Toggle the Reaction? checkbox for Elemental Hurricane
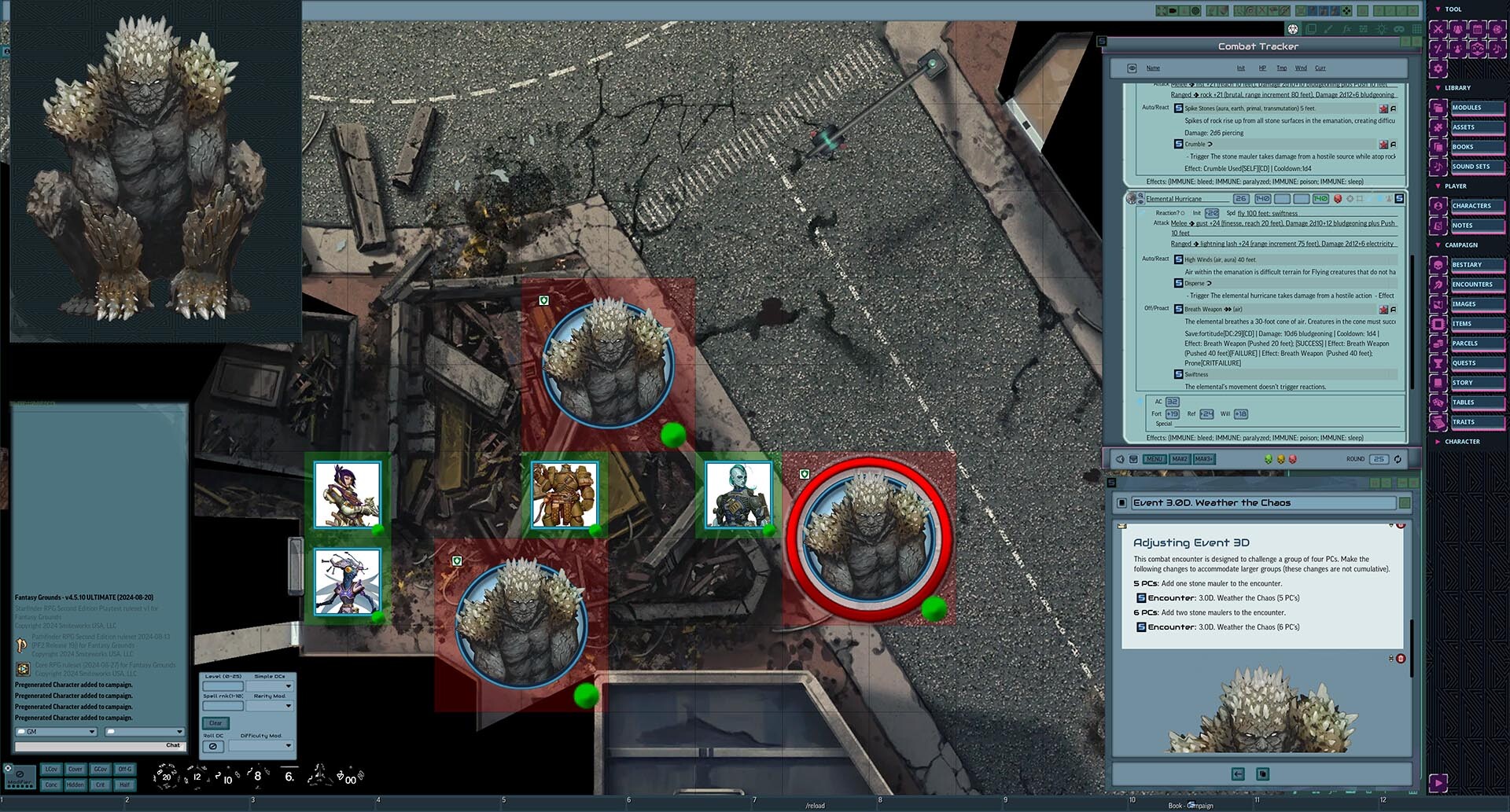The image size is (1510, 812). [1183, 212]
